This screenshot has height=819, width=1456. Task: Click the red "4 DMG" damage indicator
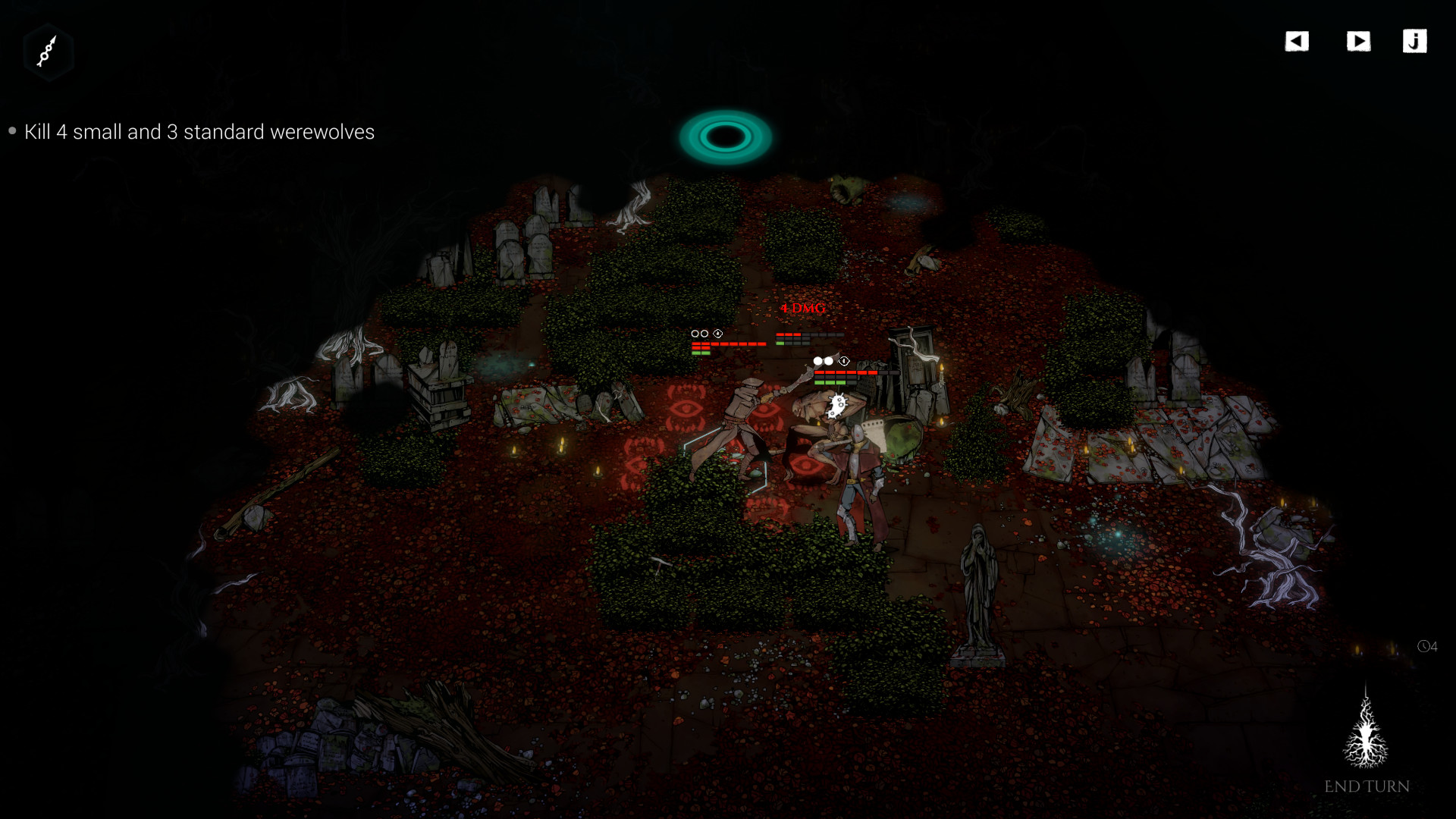click(802, 309)
